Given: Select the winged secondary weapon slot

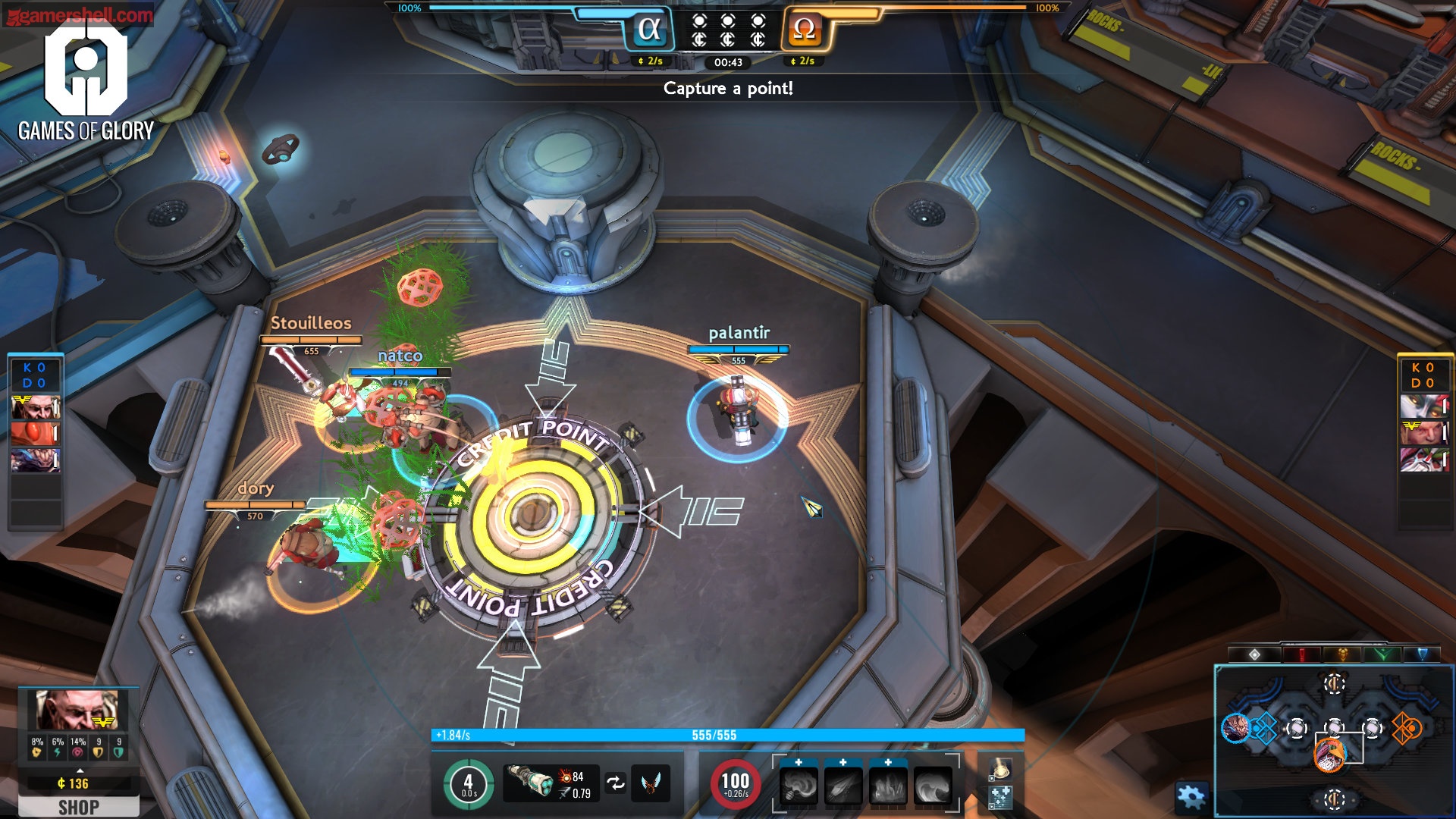Looking at the screenshot, I should click(651, 783).
